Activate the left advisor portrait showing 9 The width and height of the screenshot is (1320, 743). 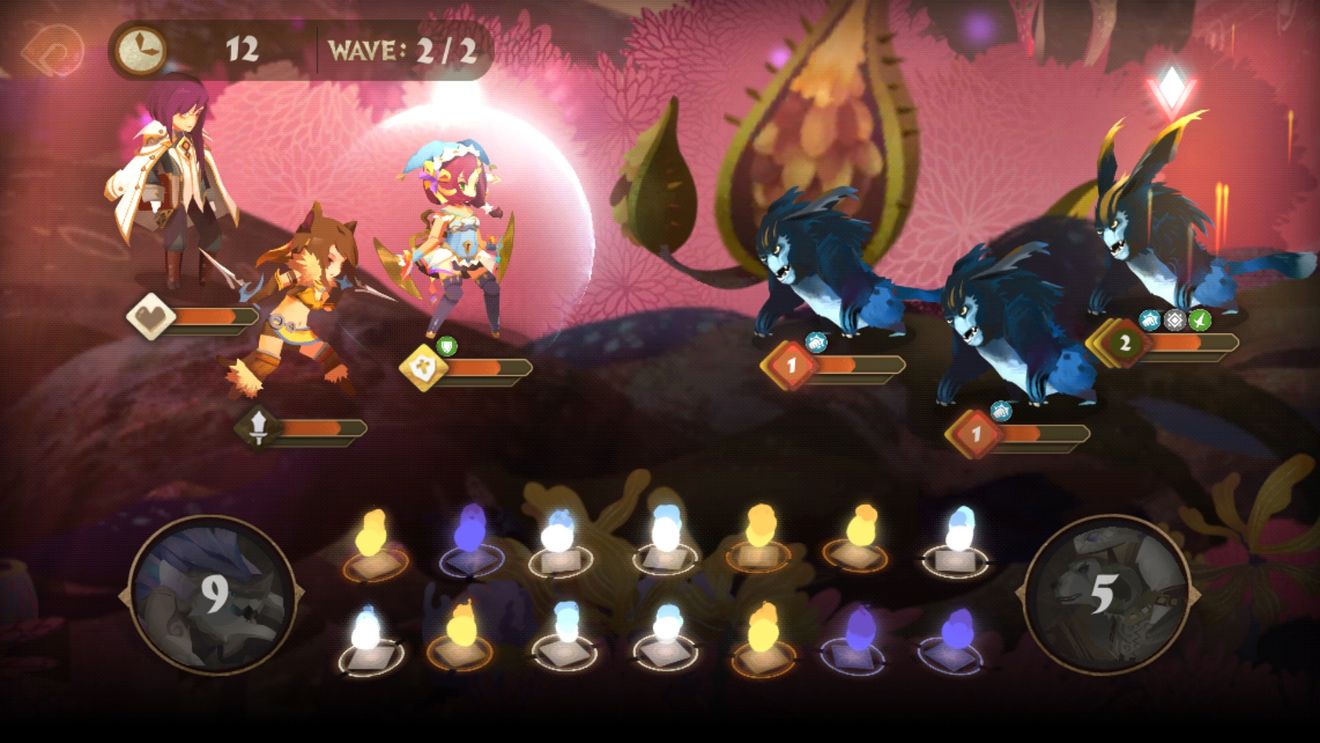pos(213,595)
